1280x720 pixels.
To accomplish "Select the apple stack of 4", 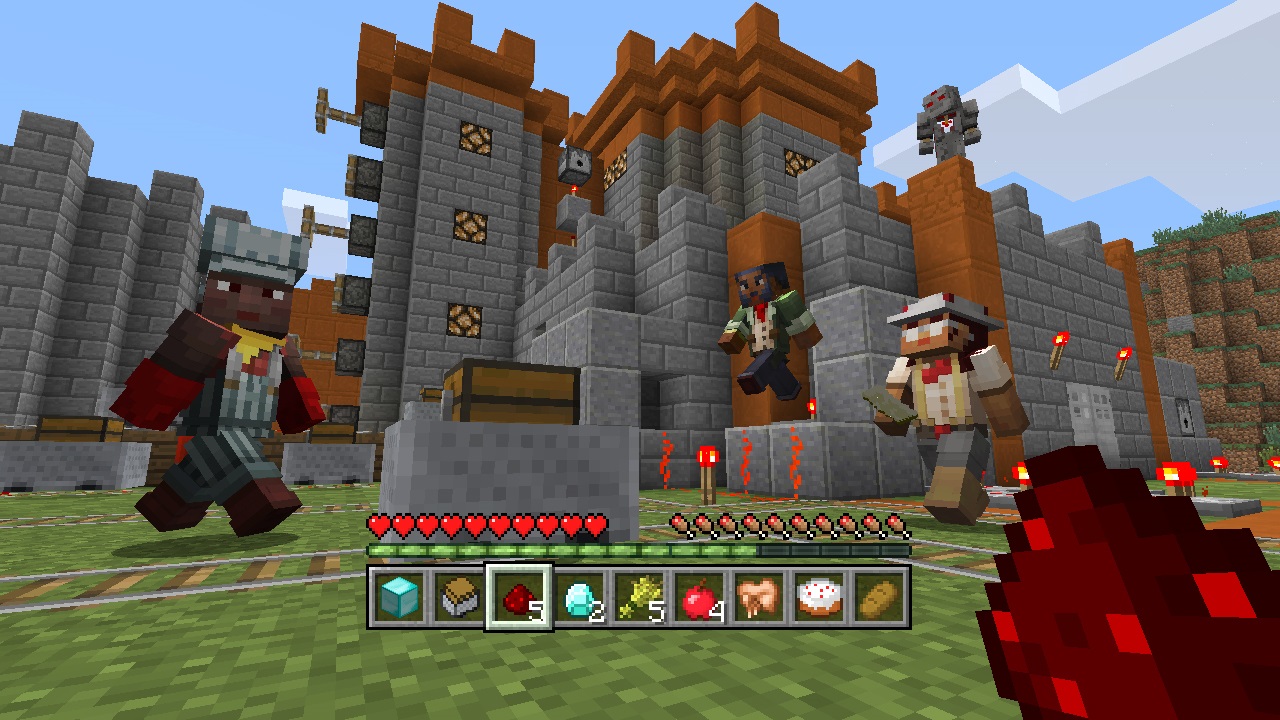I will [x=701, y=600].
